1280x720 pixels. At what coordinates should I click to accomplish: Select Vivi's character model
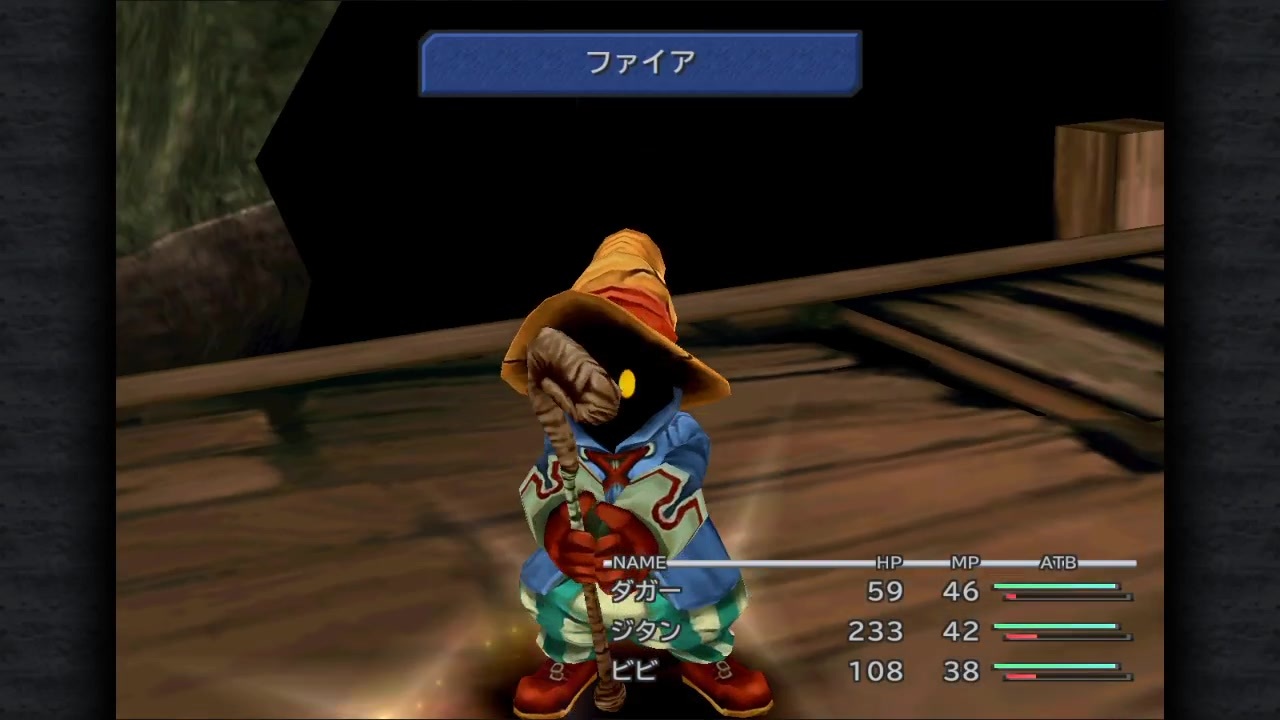(x=620, y=450)
